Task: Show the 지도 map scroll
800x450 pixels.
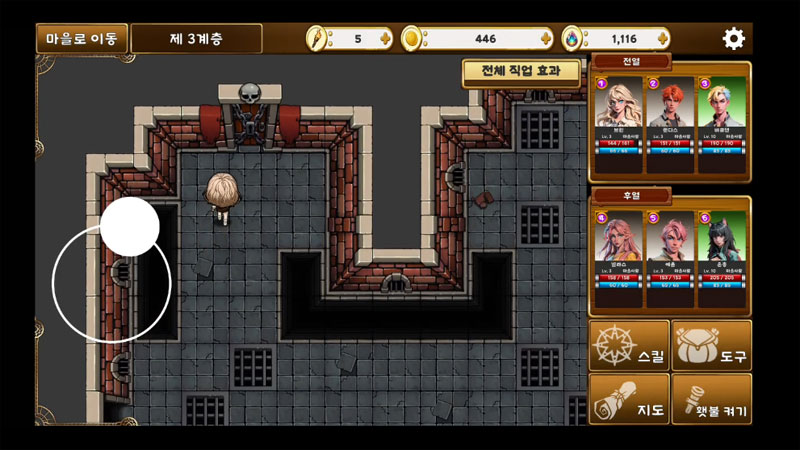Action: click(629, 398)
